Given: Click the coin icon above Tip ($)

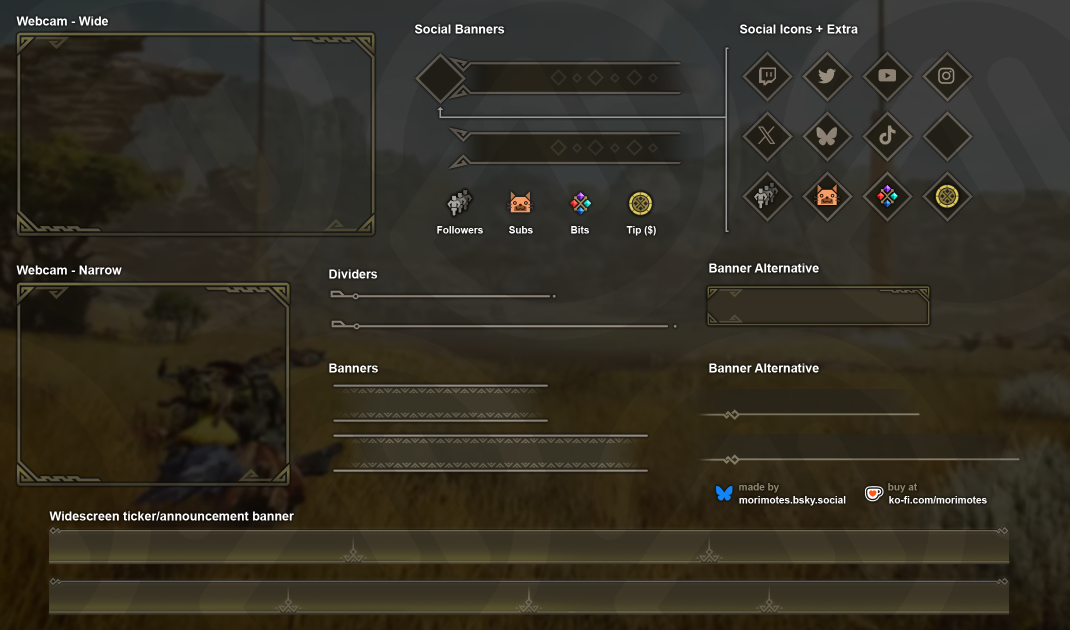Looking at the screenshot, I should point(640,204).
